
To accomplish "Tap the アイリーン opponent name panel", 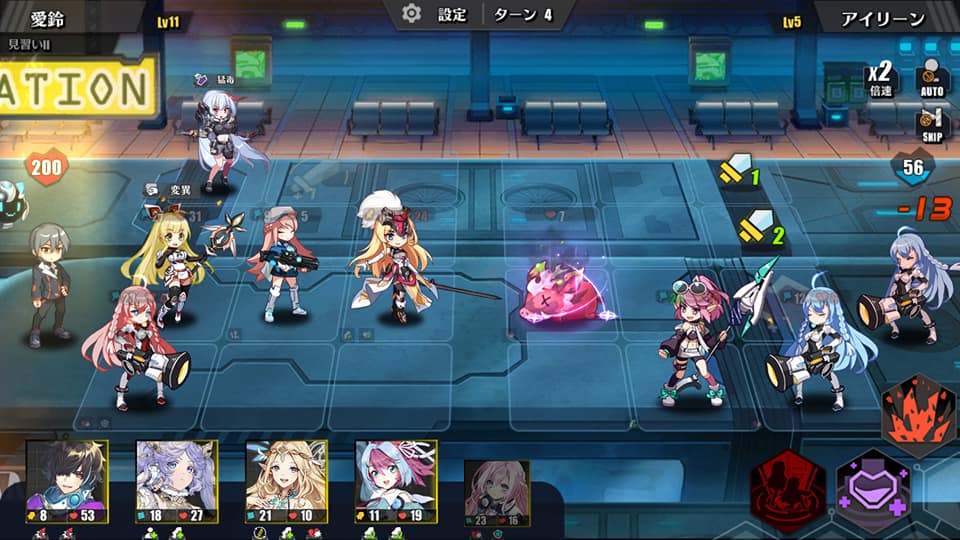I will point(885,18).
